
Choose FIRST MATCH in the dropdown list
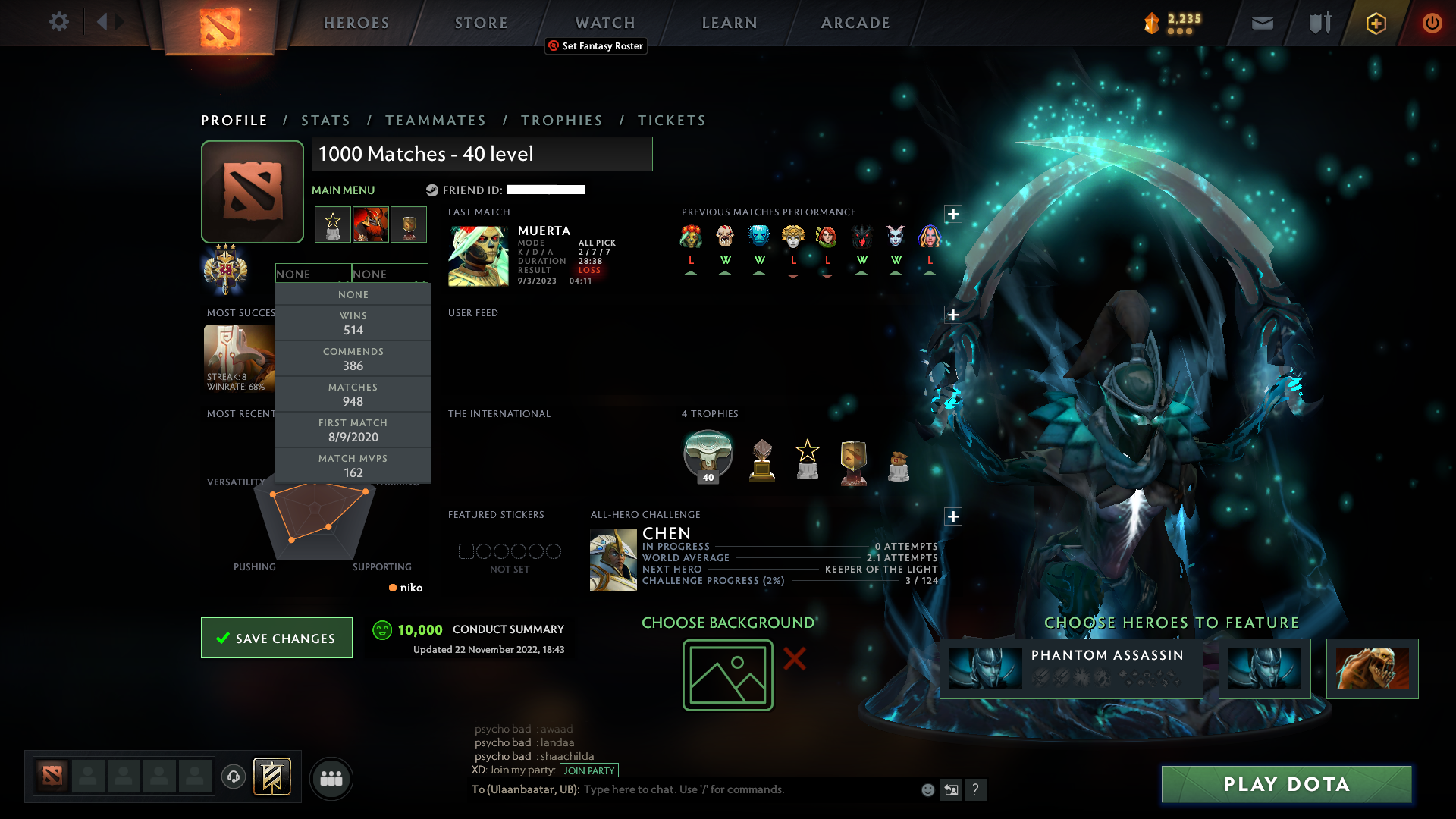[x=353, y=430]
